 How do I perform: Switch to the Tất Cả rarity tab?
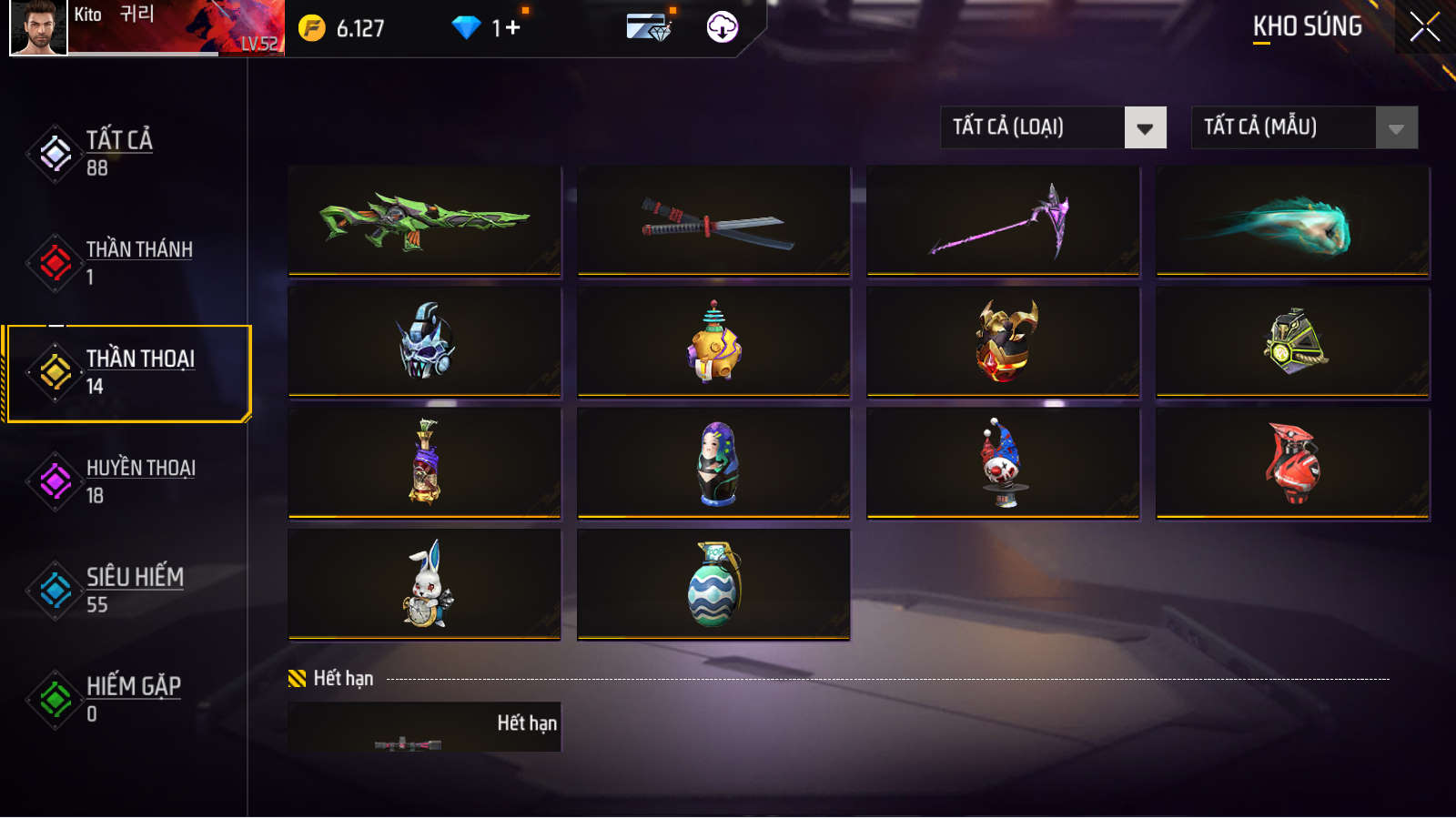point(118,153)
